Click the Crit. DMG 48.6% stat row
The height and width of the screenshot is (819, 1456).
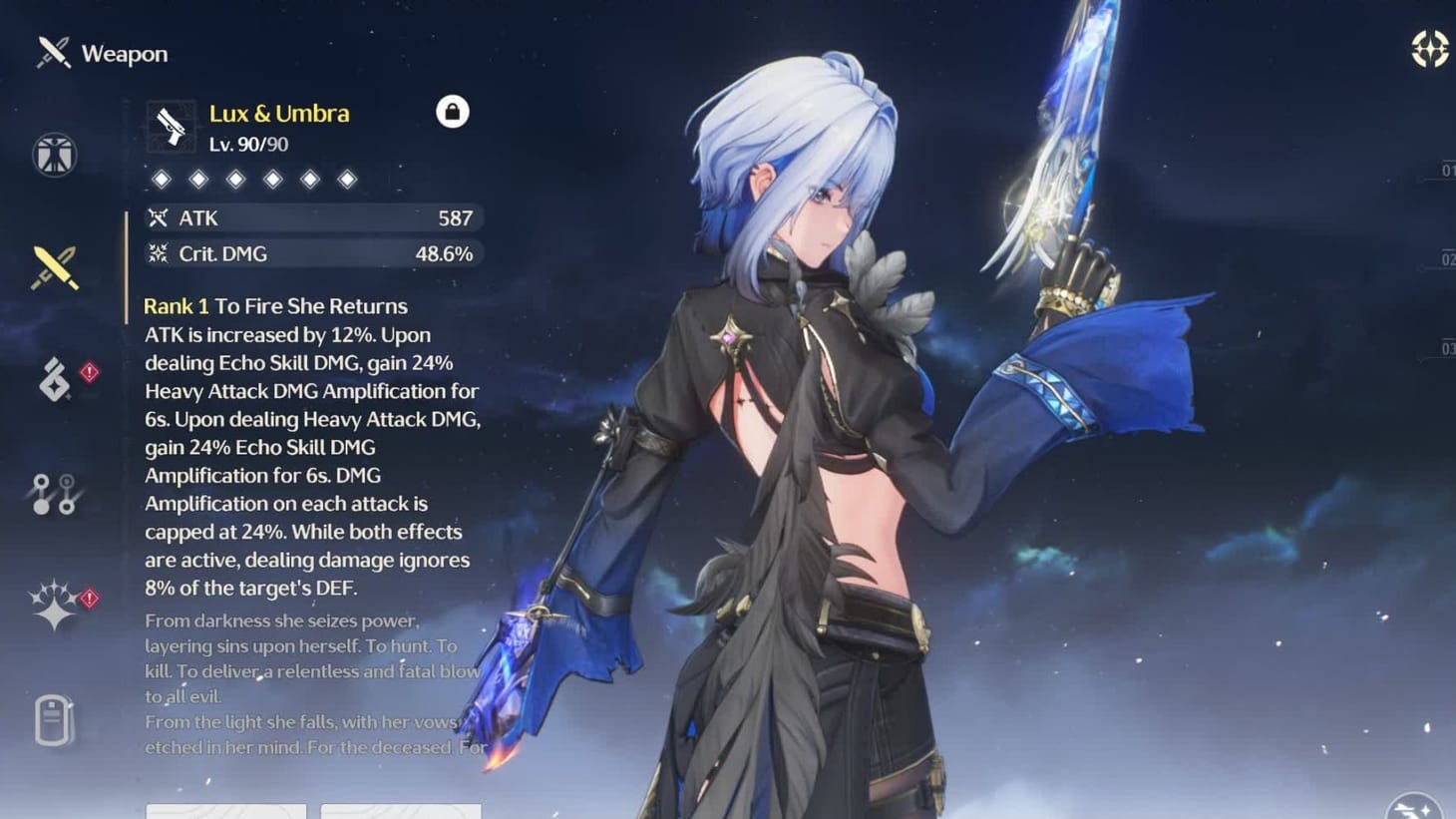[313, 253]
